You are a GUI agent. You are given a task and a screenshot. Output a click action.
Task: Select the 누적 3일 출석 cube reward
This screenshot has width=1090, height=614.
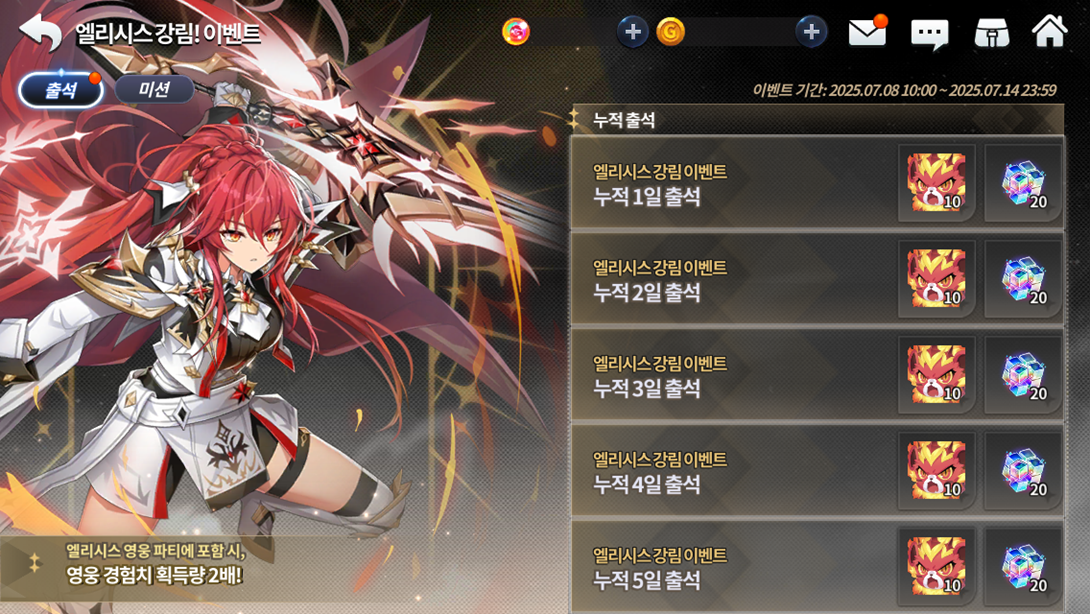click(1023, 375)
